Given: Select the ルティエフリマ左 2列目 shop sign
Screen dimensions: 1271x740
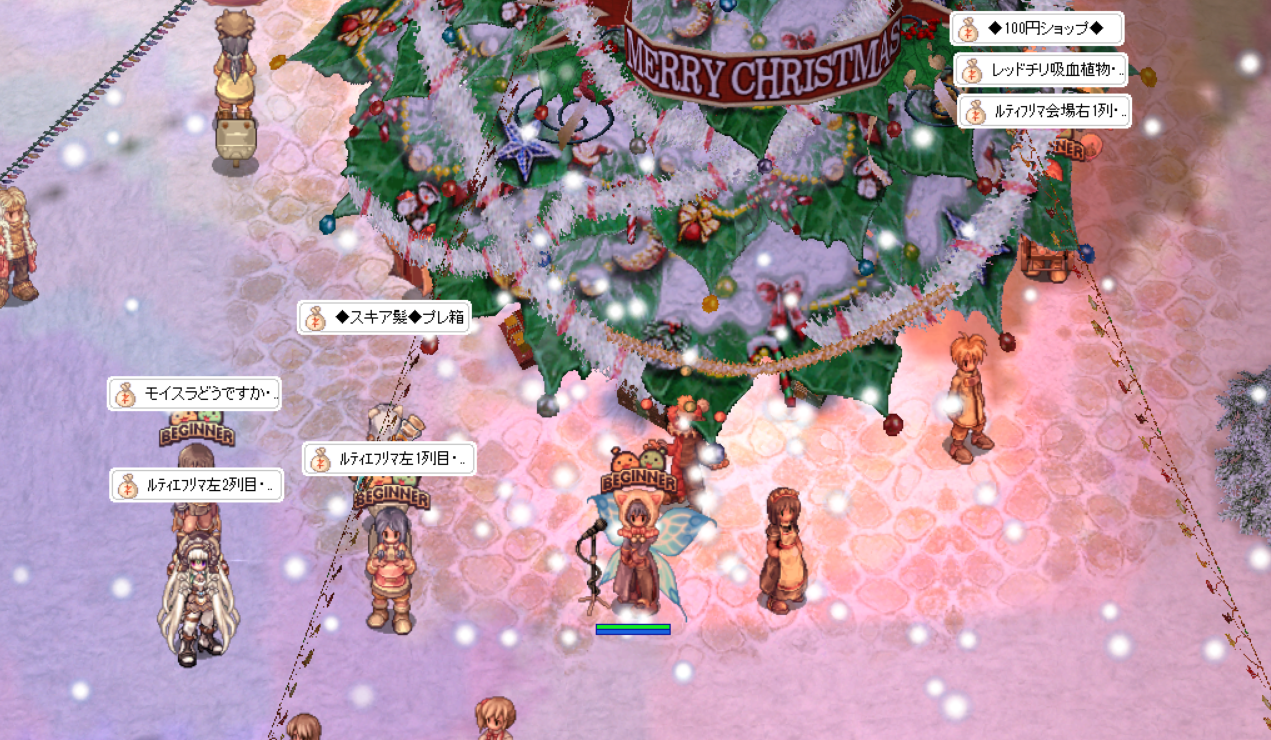Looking at the screenshot, I should click(x=196, y=485).
